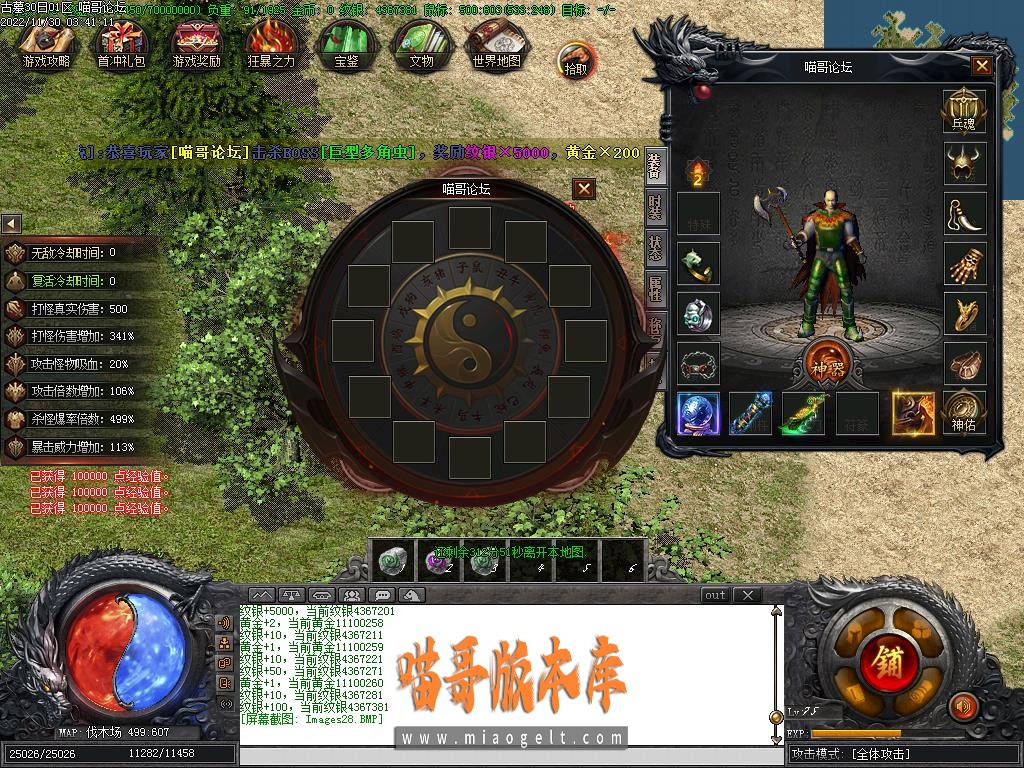
Task: Open the 游戏奖励 rewards chest menu
Action: click(196, 45)
